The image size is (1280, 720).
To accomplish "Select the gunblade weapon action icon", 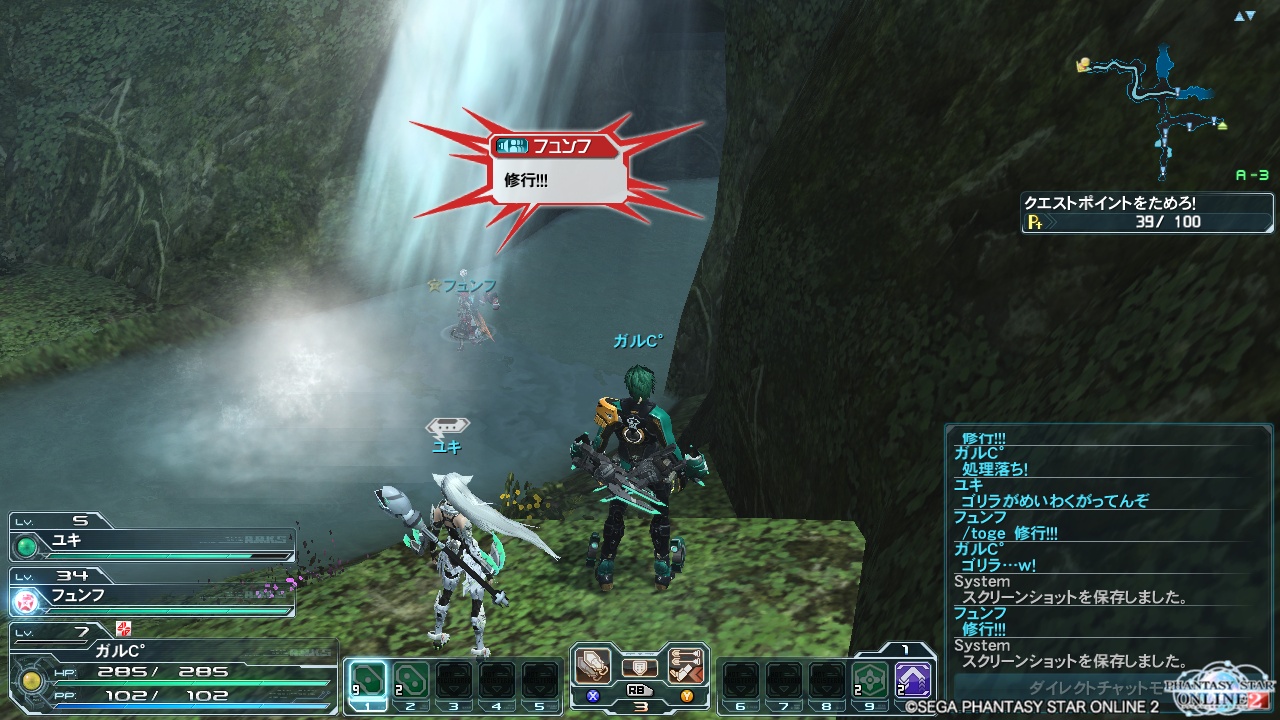I will click(x=592, y=666).
